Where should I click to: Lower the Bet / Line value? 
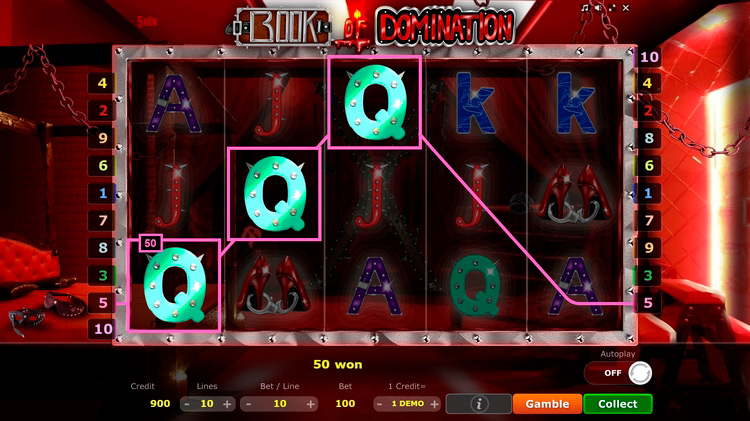247,404
